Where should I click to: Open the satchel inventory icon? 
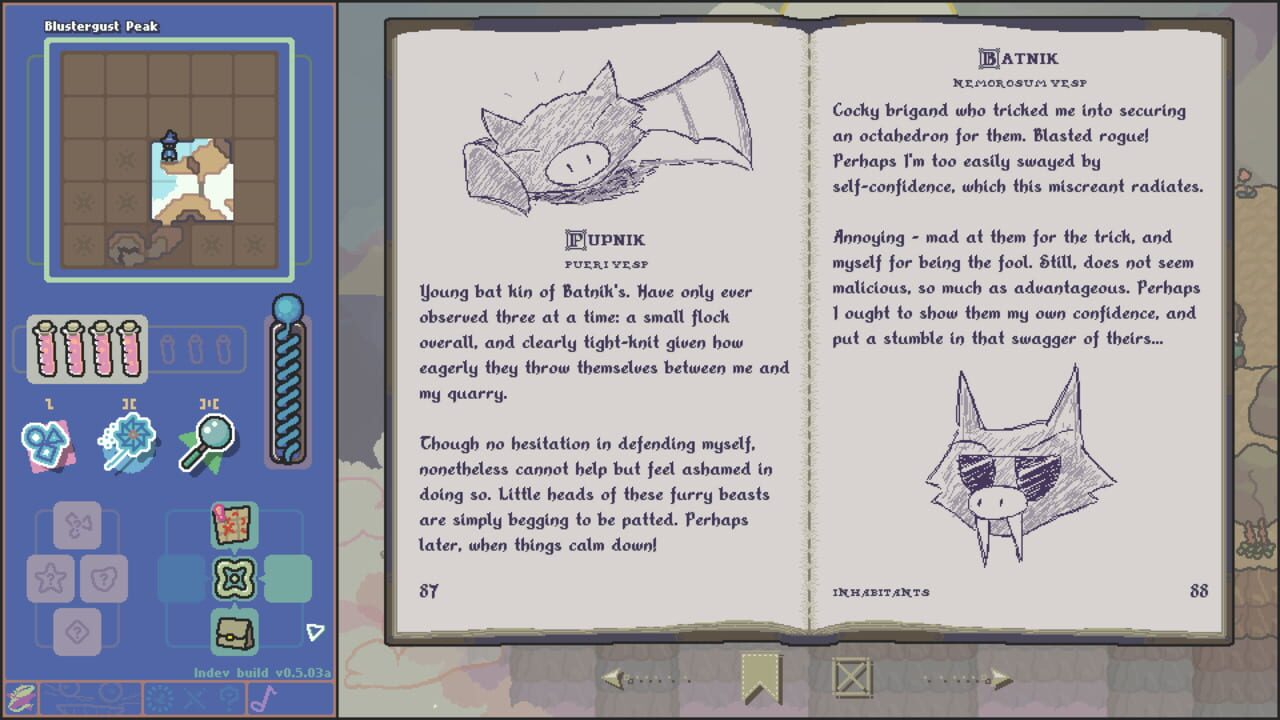coord(232,630)
